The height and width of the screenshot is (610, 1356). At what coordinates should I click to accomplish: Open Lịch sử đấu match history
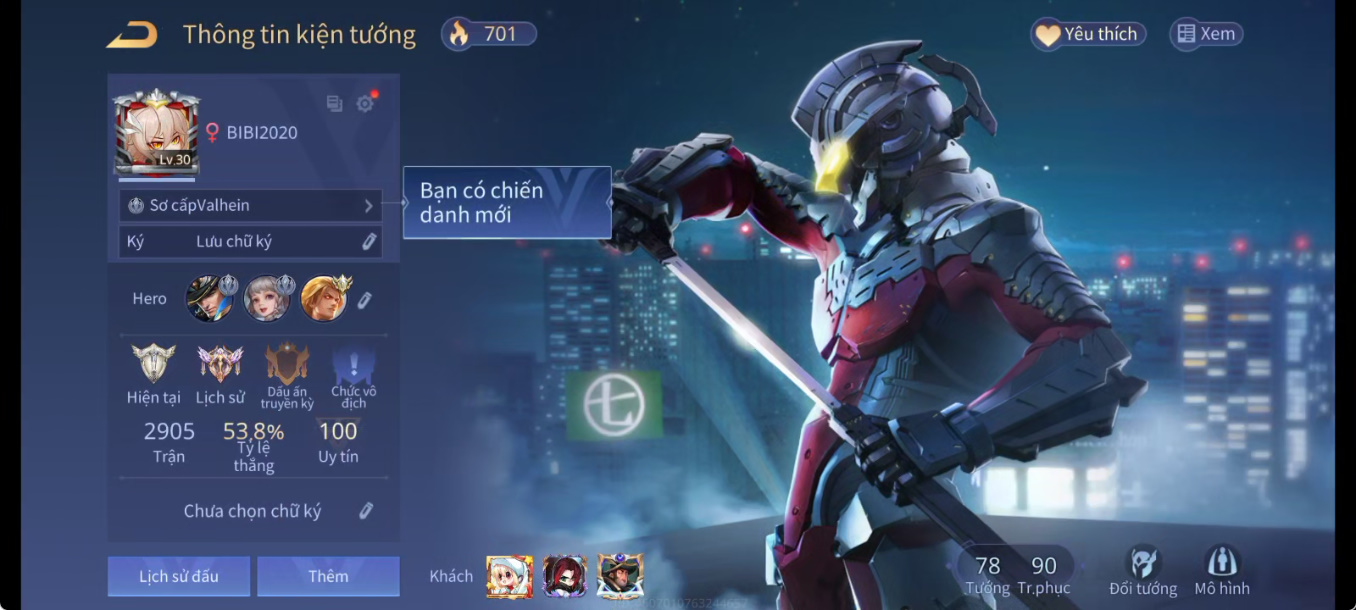[179, 576]
